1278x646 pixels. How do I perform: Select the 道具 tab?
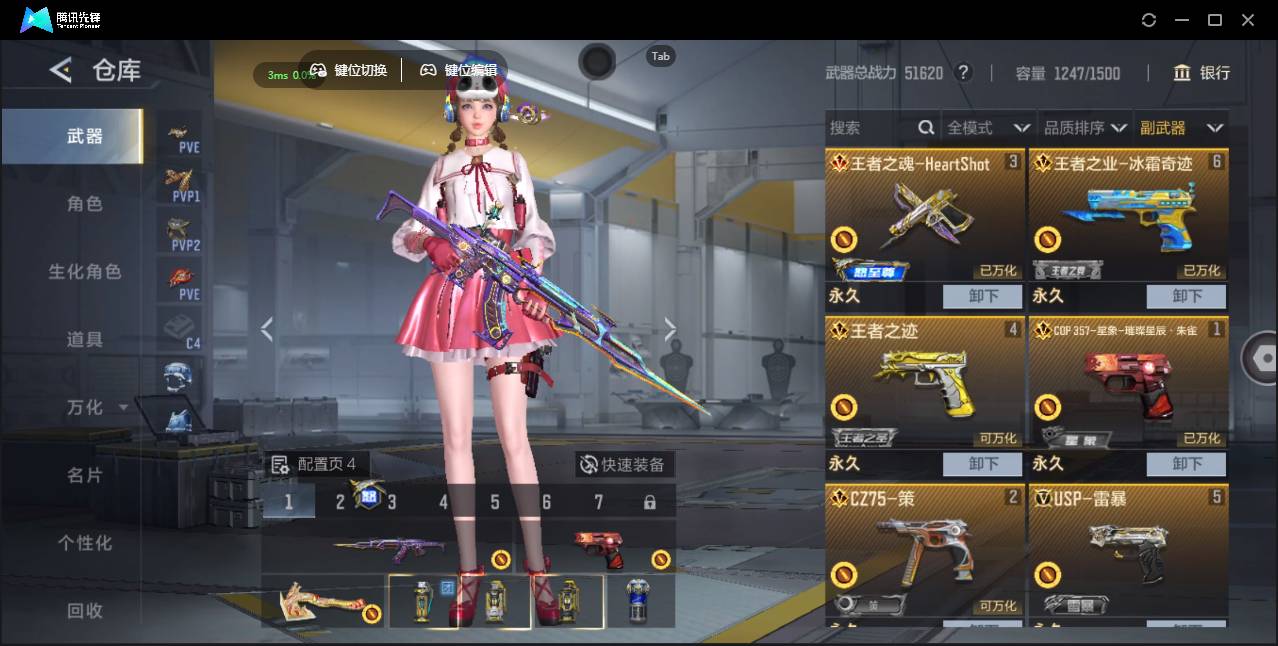point(85,340)
